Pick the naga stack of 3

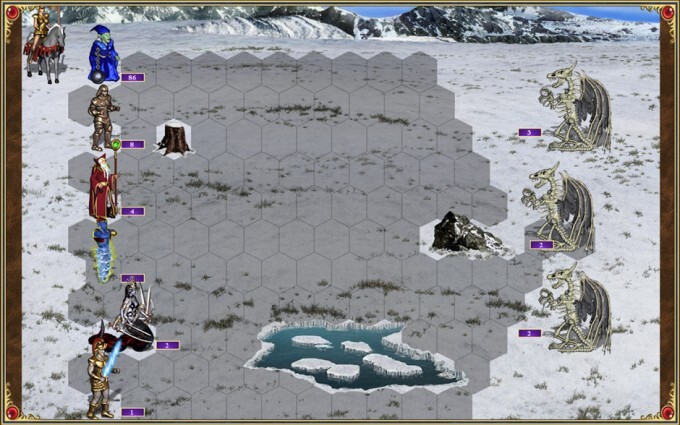pos(136,317)
